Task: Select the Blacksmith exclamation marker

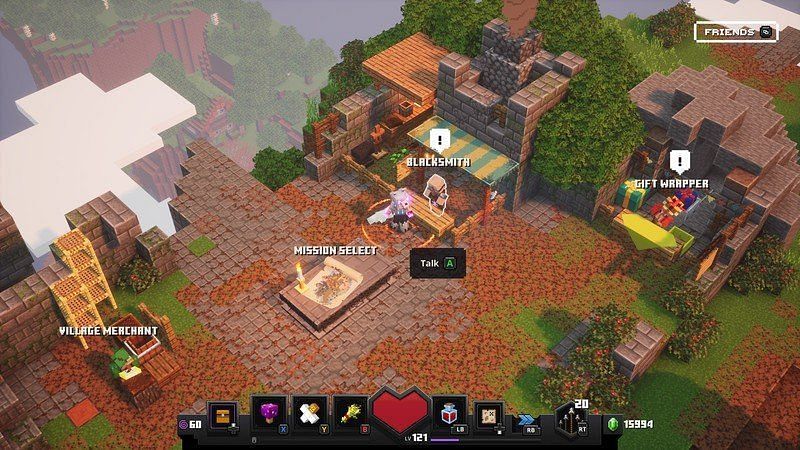Action: tap(439, 141)
